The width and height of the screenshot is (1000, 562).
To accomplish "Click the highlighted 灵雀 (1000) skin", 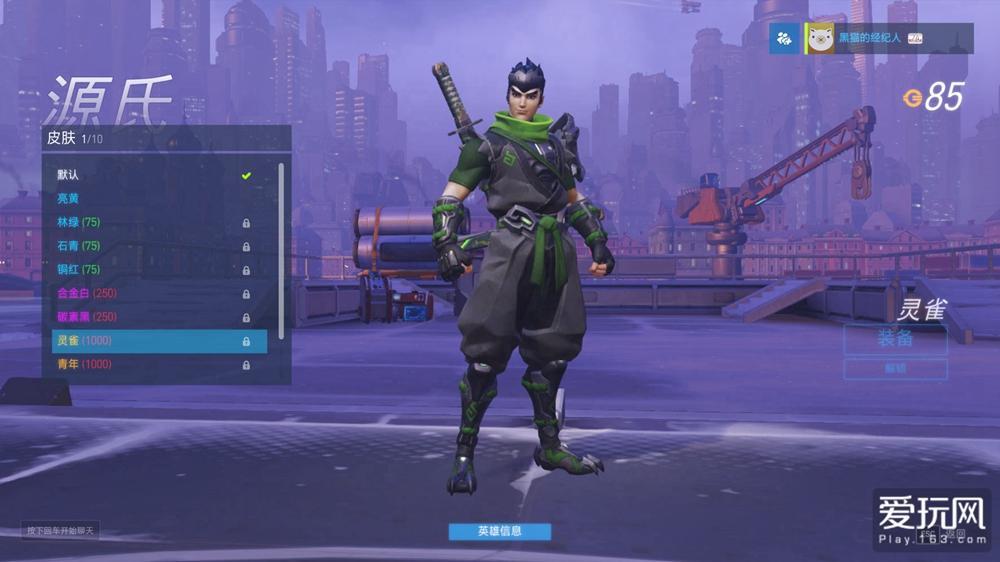I will pyautogui.click(x=150, y=341).
